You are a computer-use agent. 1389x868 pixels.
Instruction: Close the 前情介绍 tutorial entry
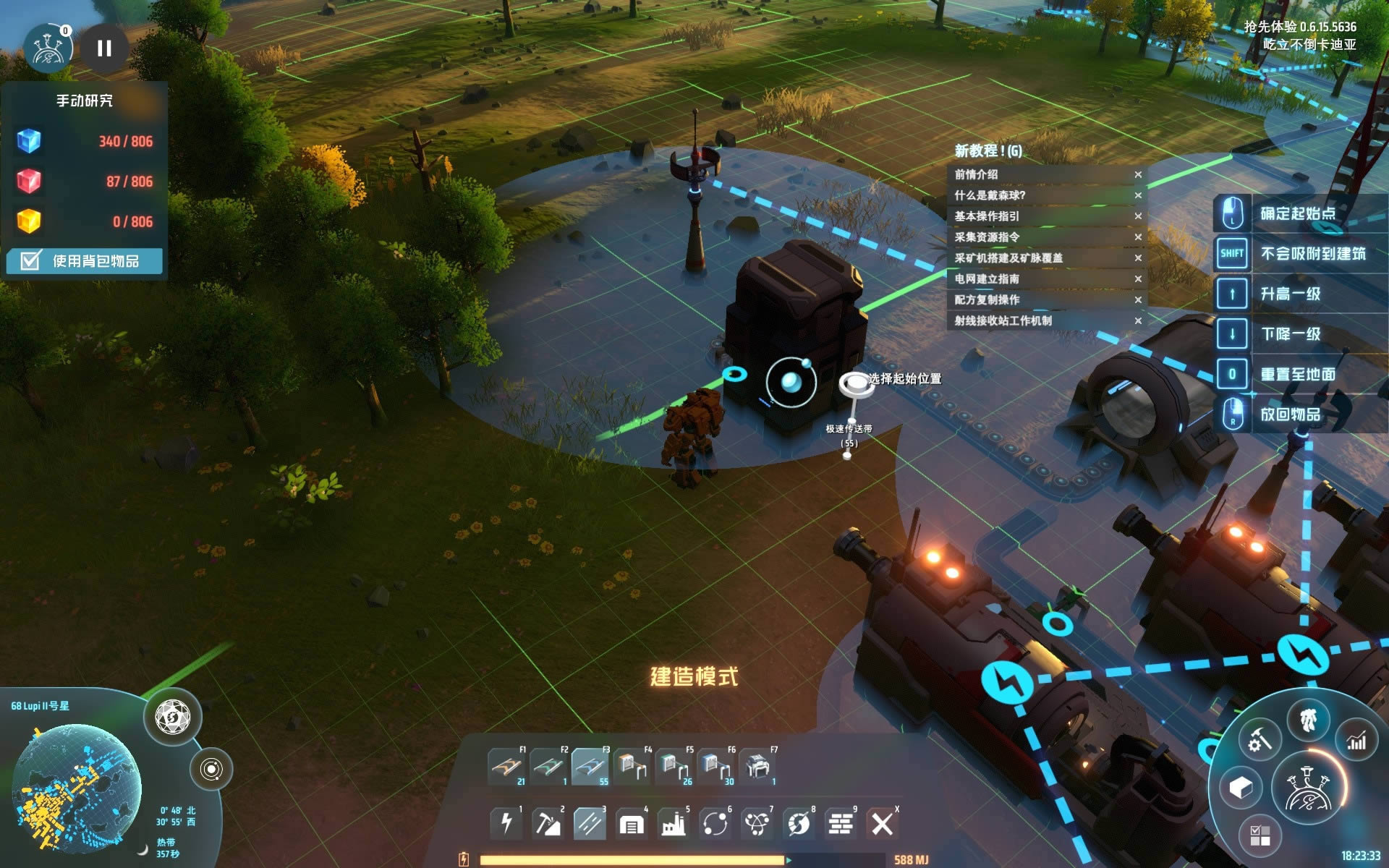click(x=1138, y=174)
